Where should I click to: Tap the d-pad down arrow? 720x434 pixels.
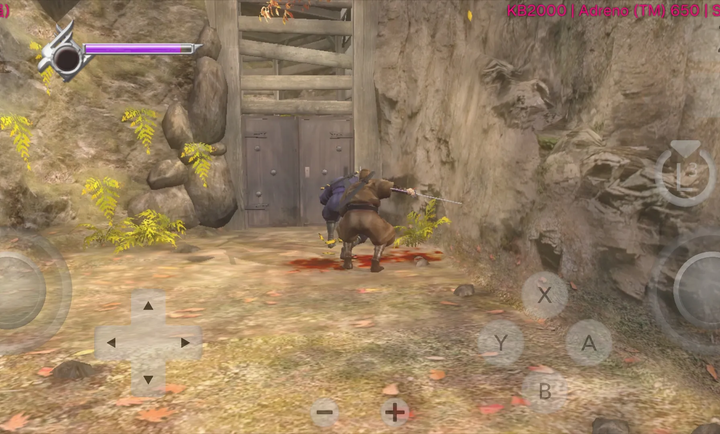click(148, 379)
